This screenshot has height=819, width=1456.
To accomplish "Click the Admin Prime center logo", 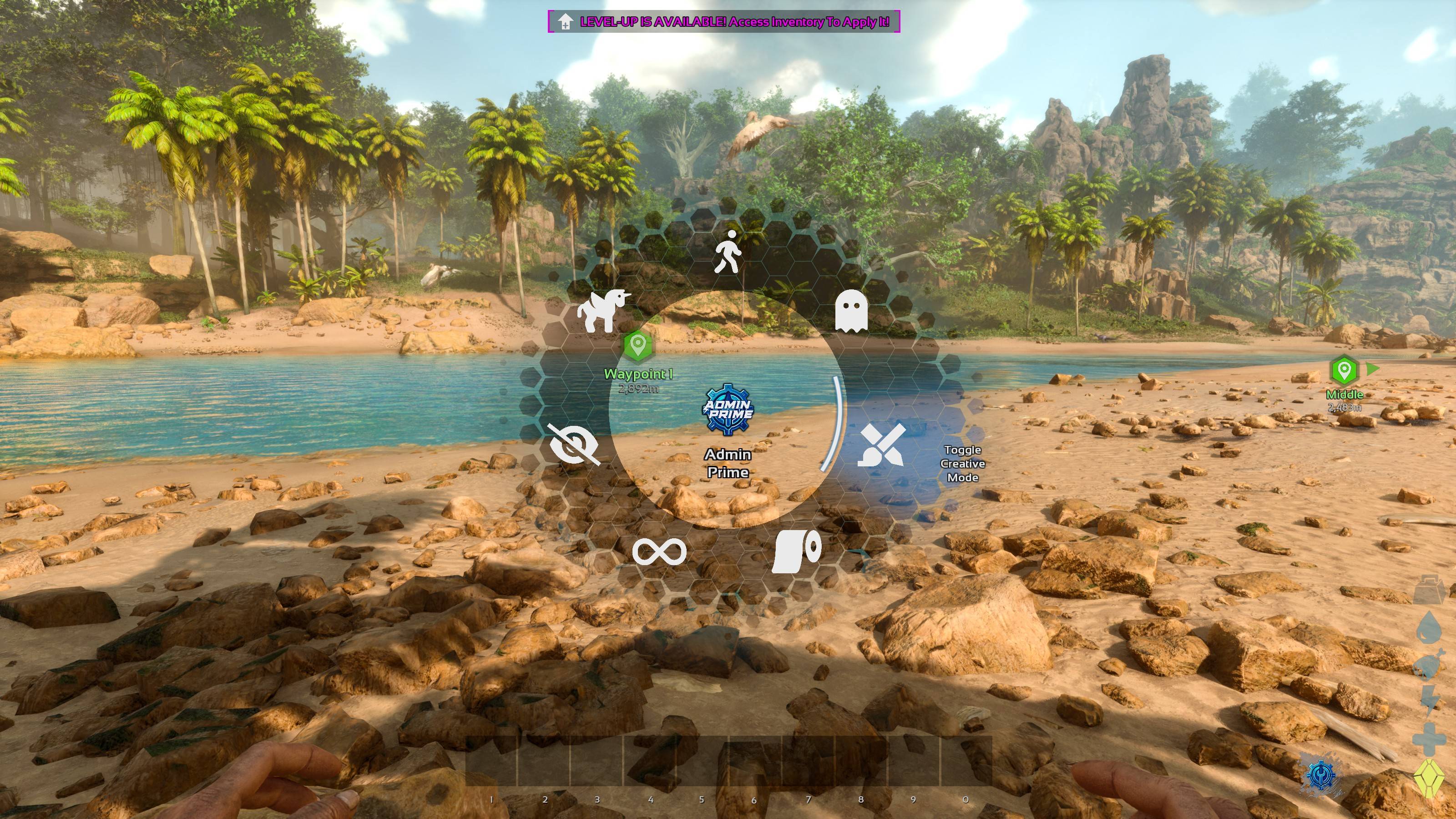I will [x=728, y=410].
